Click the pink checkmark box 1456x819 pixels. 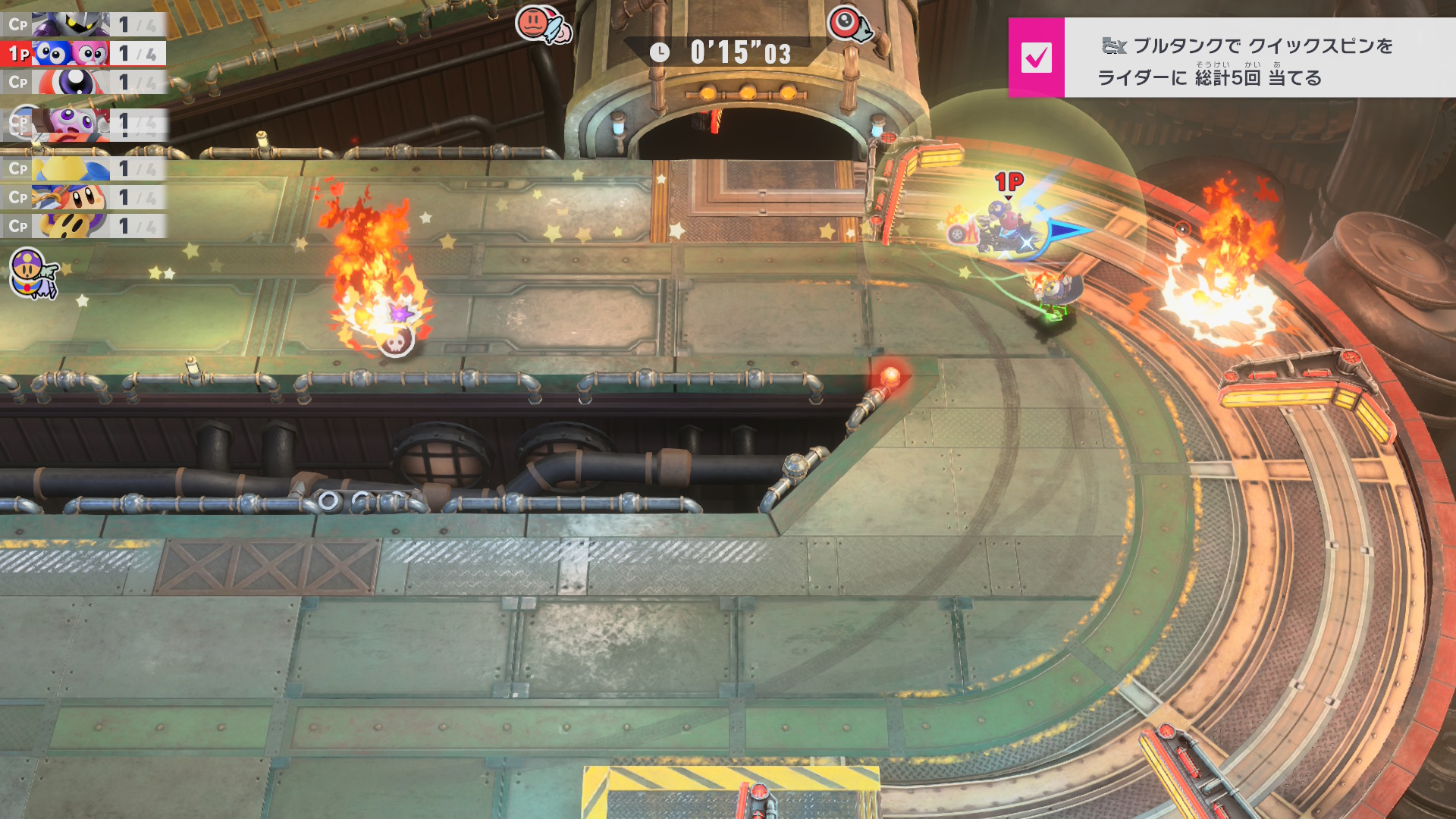(1036, 58)
